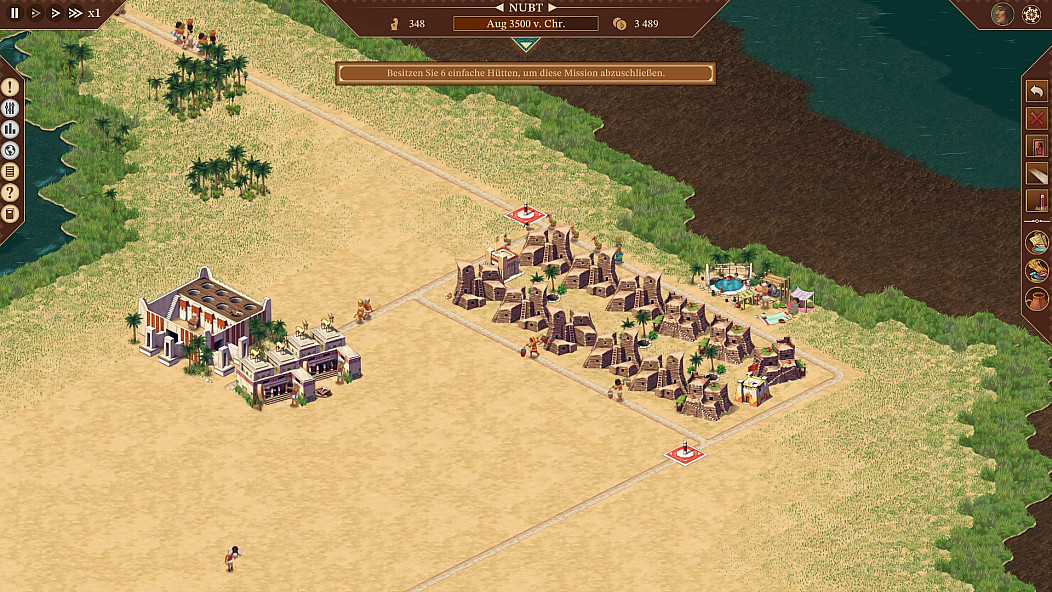Image resolution: width=1052 pixels, height=592 pixels.
Task: Open the list icon in left sidebar
Action: click(11, 172)
